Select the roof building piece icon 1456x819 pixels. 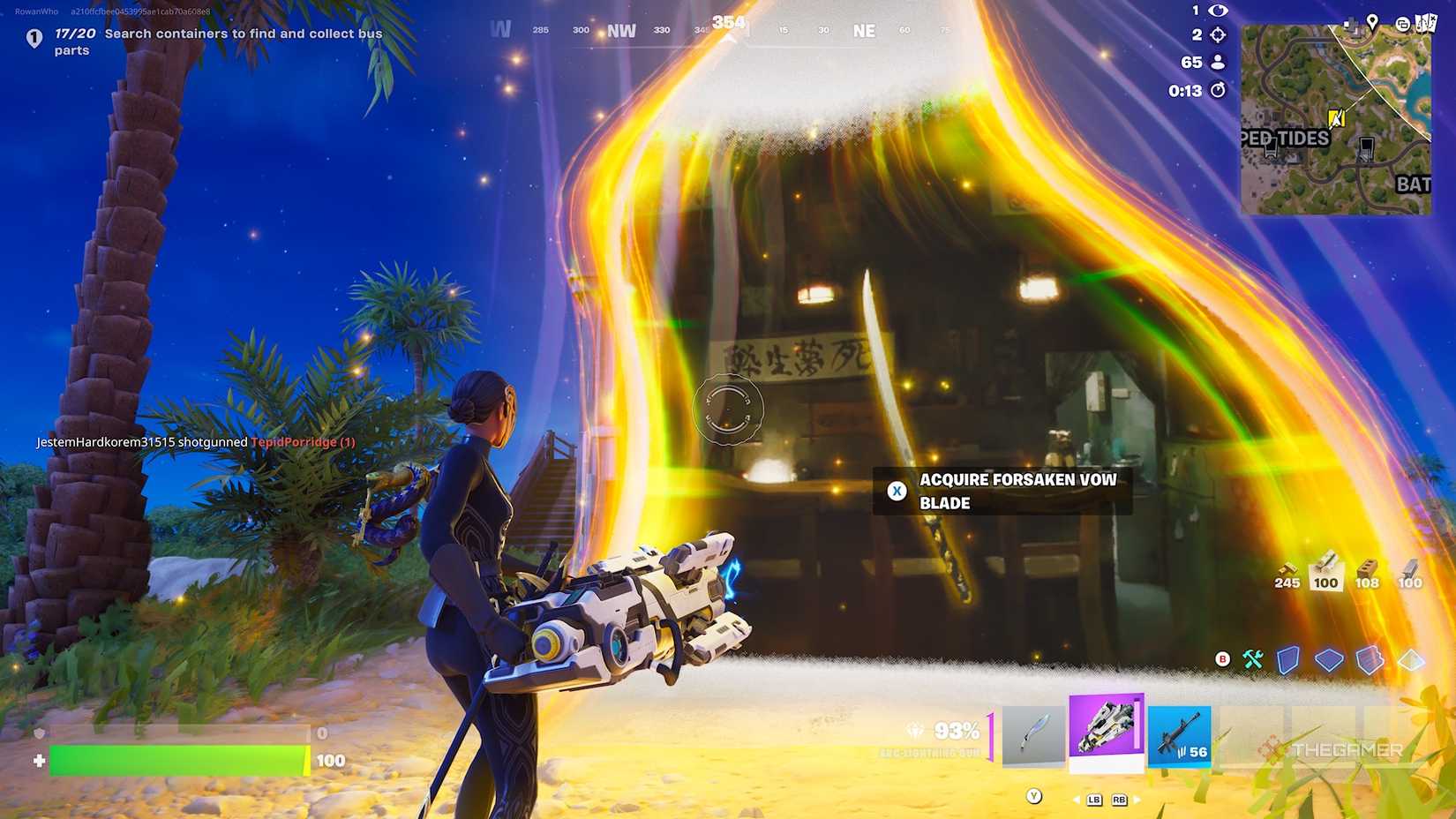coord(1412,659)
